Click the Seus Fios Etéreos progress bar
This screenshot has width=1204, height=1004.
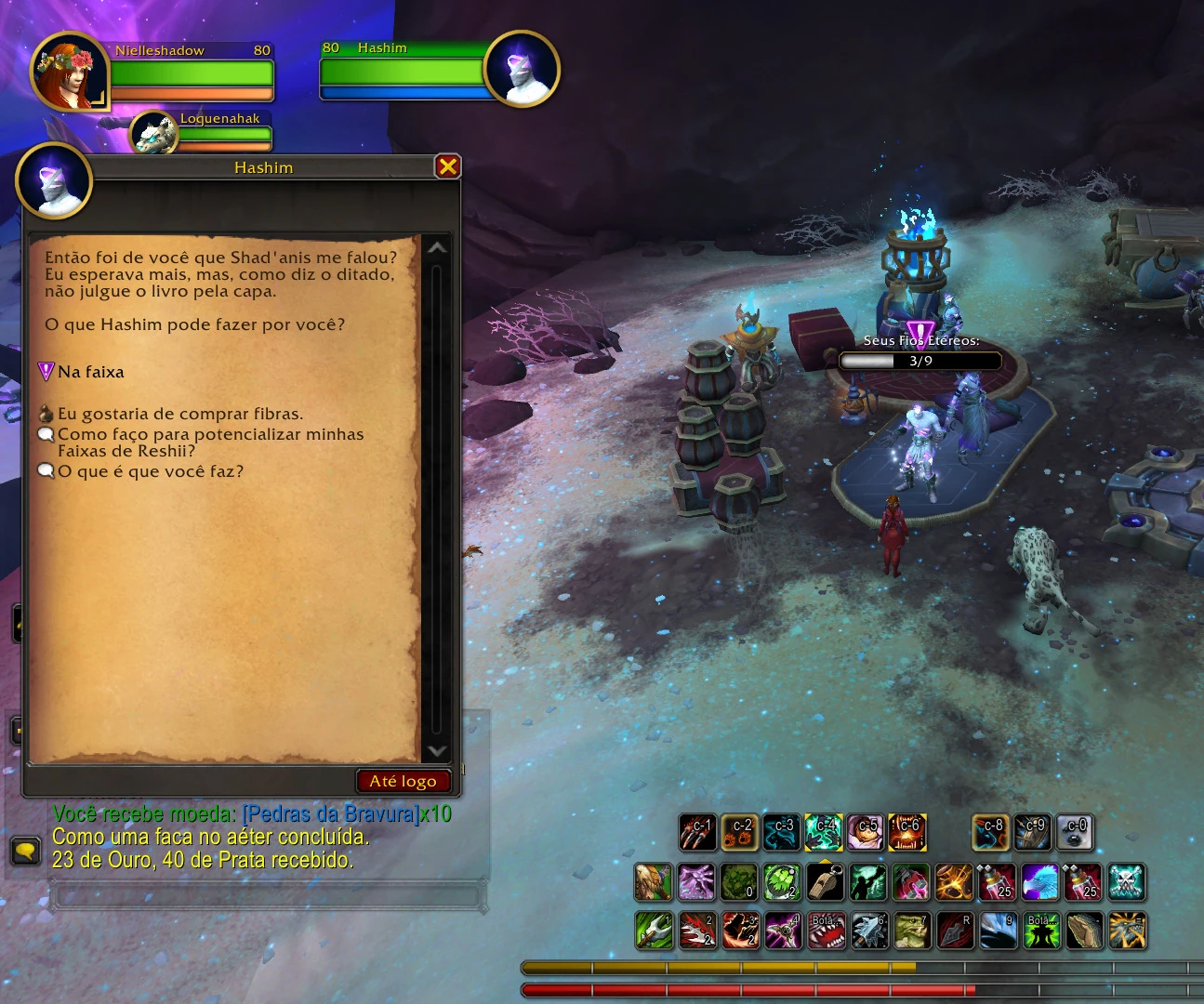click(919, 361)
